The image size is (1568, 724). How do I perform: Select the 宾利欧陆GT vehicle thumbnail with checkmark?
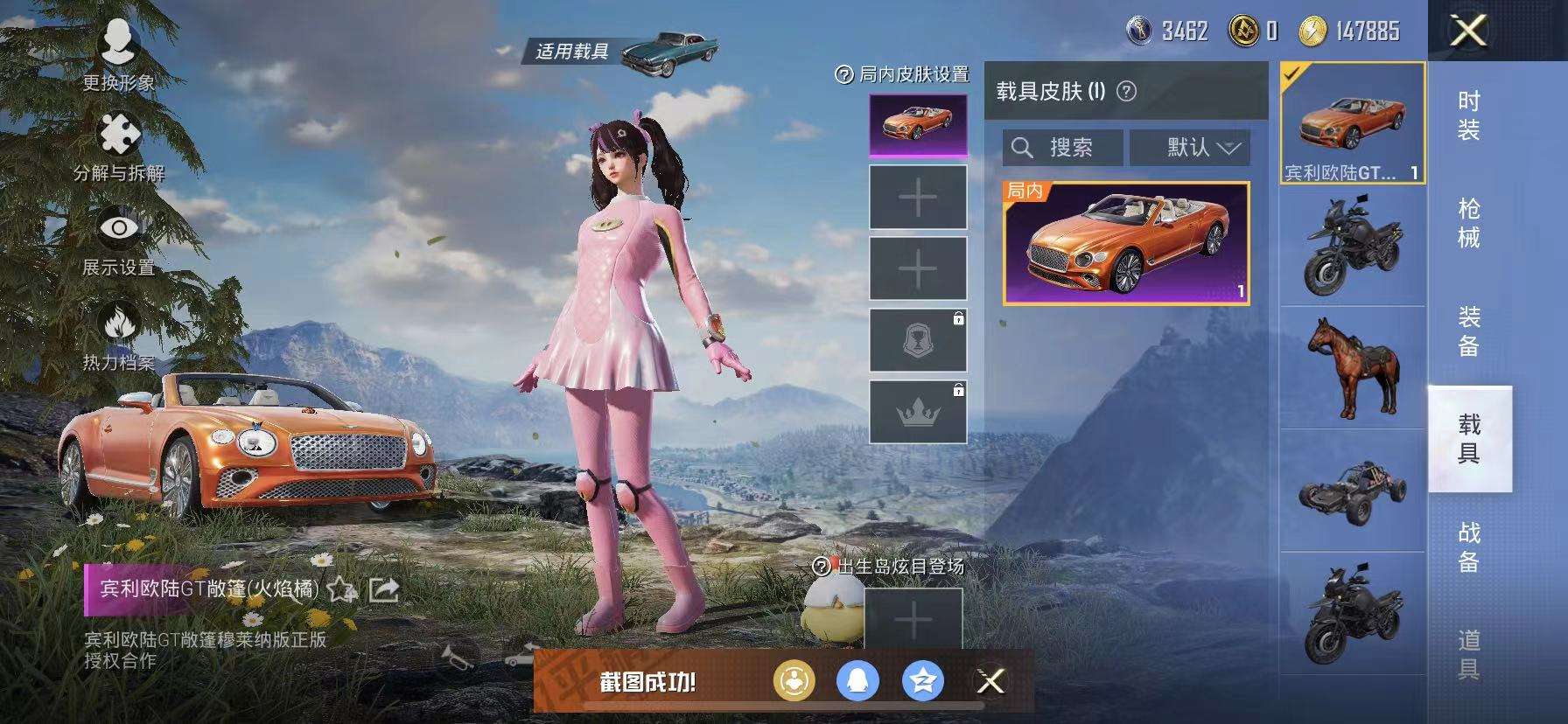[x=1352, y=123]
